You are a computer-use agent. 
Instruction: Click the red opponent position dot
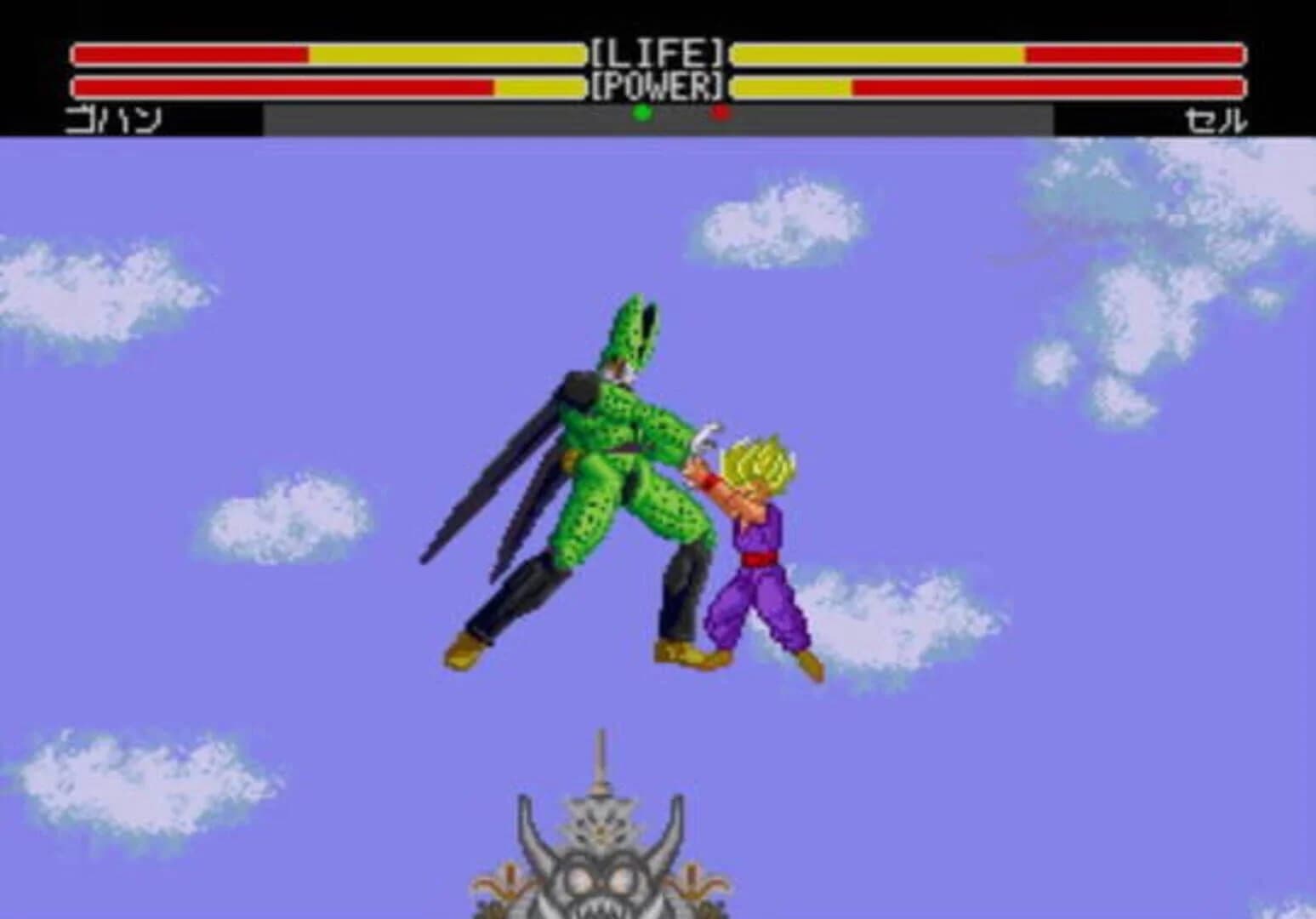pos(719,111)
